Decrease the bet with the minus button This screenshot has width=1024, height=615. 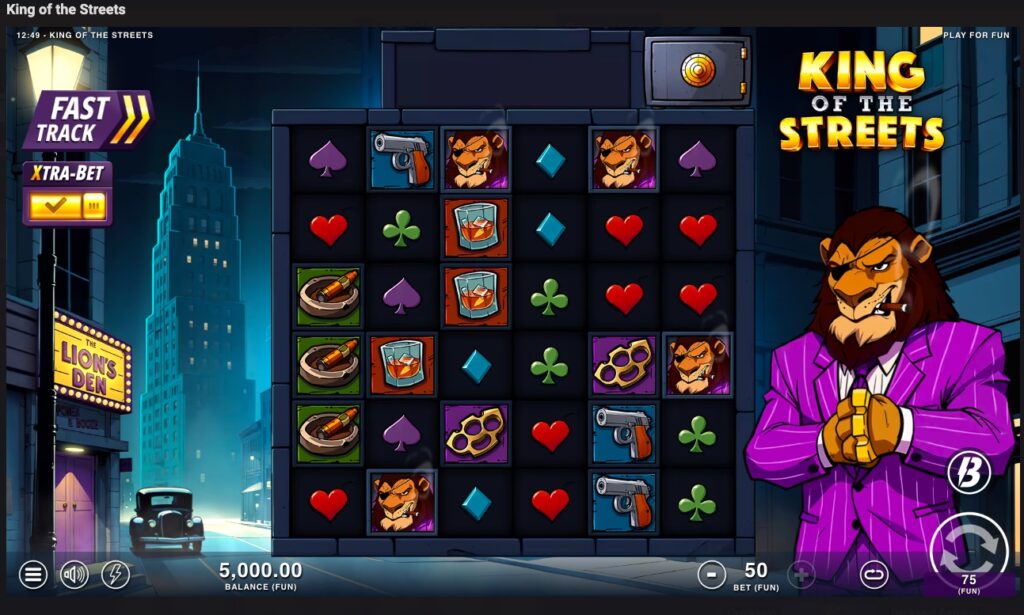(x=711, y=574)
